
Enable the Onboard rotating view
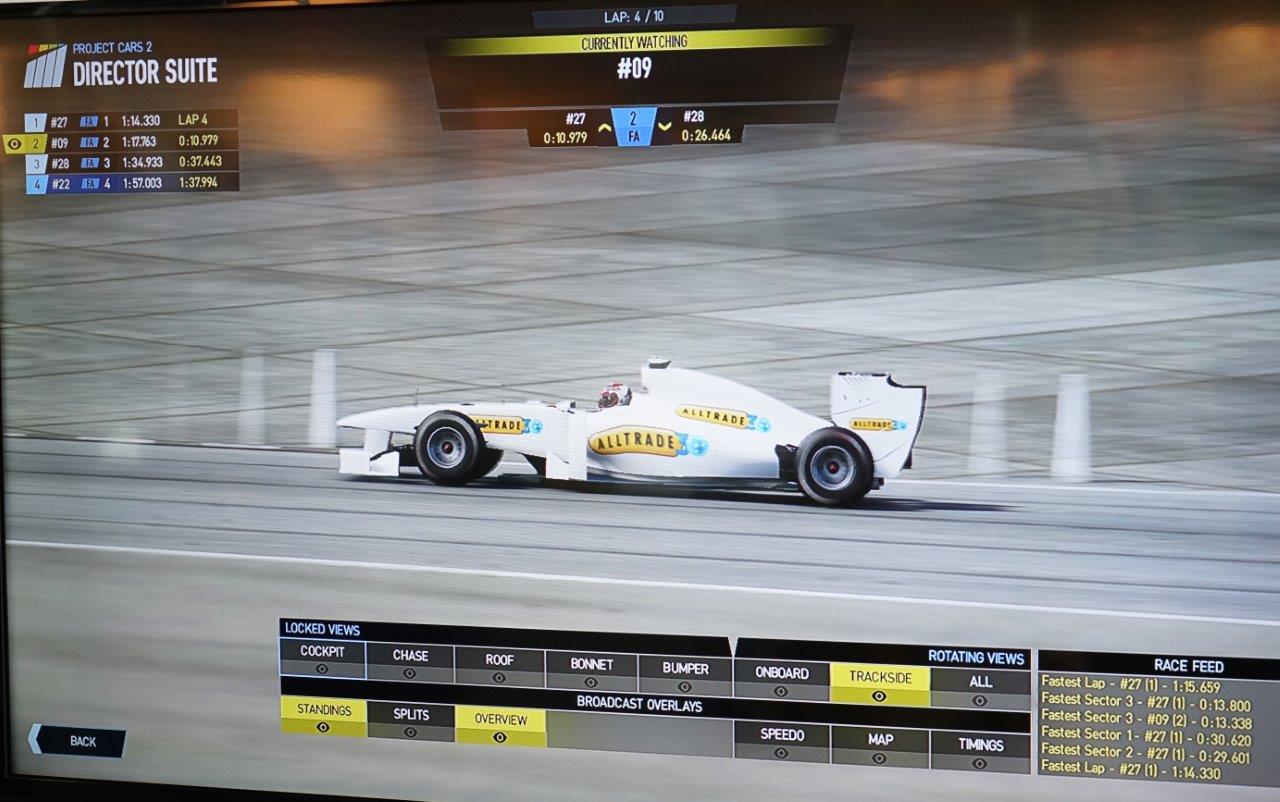tap(780, 680)
